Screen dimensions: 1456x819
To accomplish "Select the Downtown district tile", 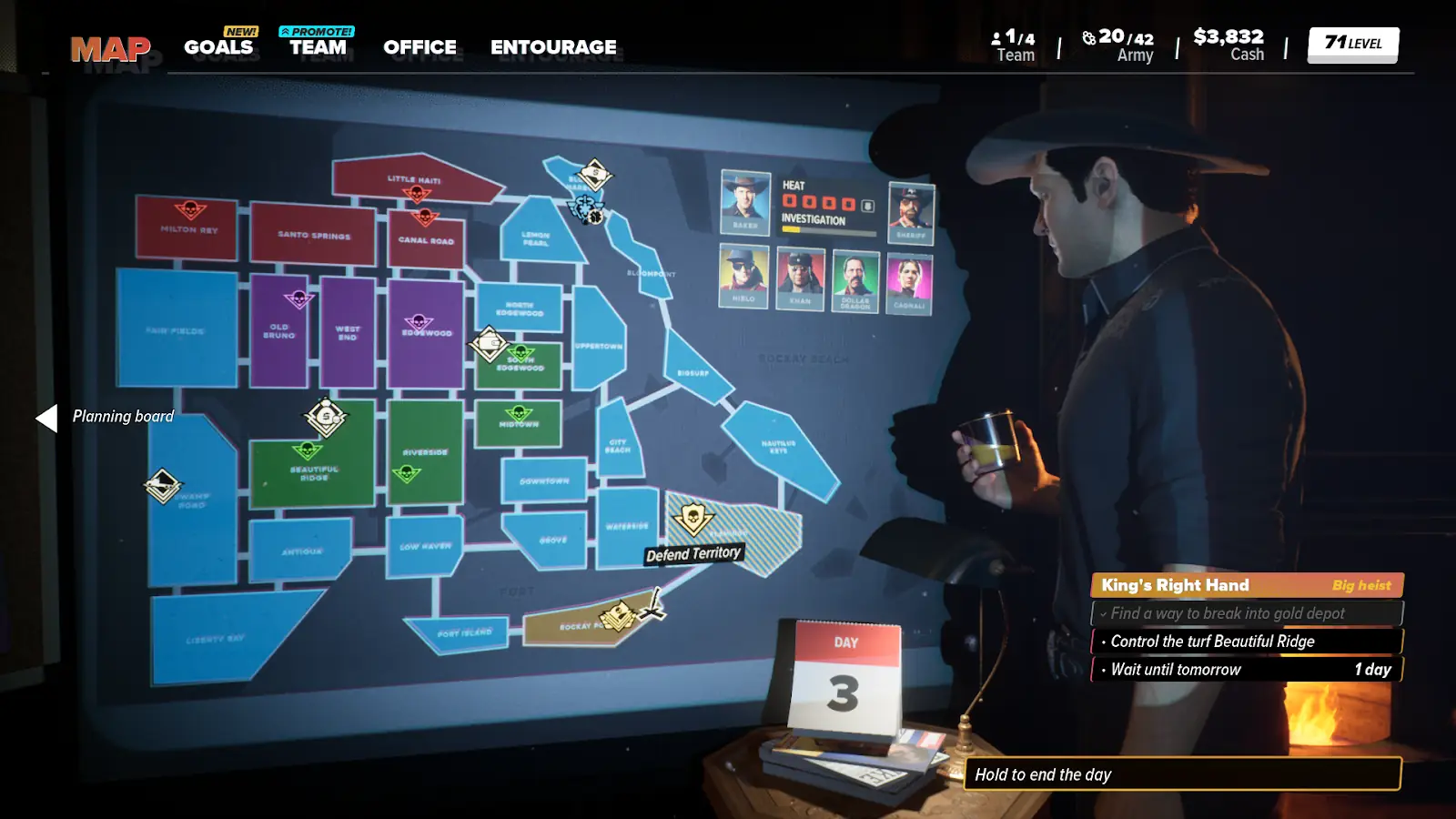I will pos(544,480).
